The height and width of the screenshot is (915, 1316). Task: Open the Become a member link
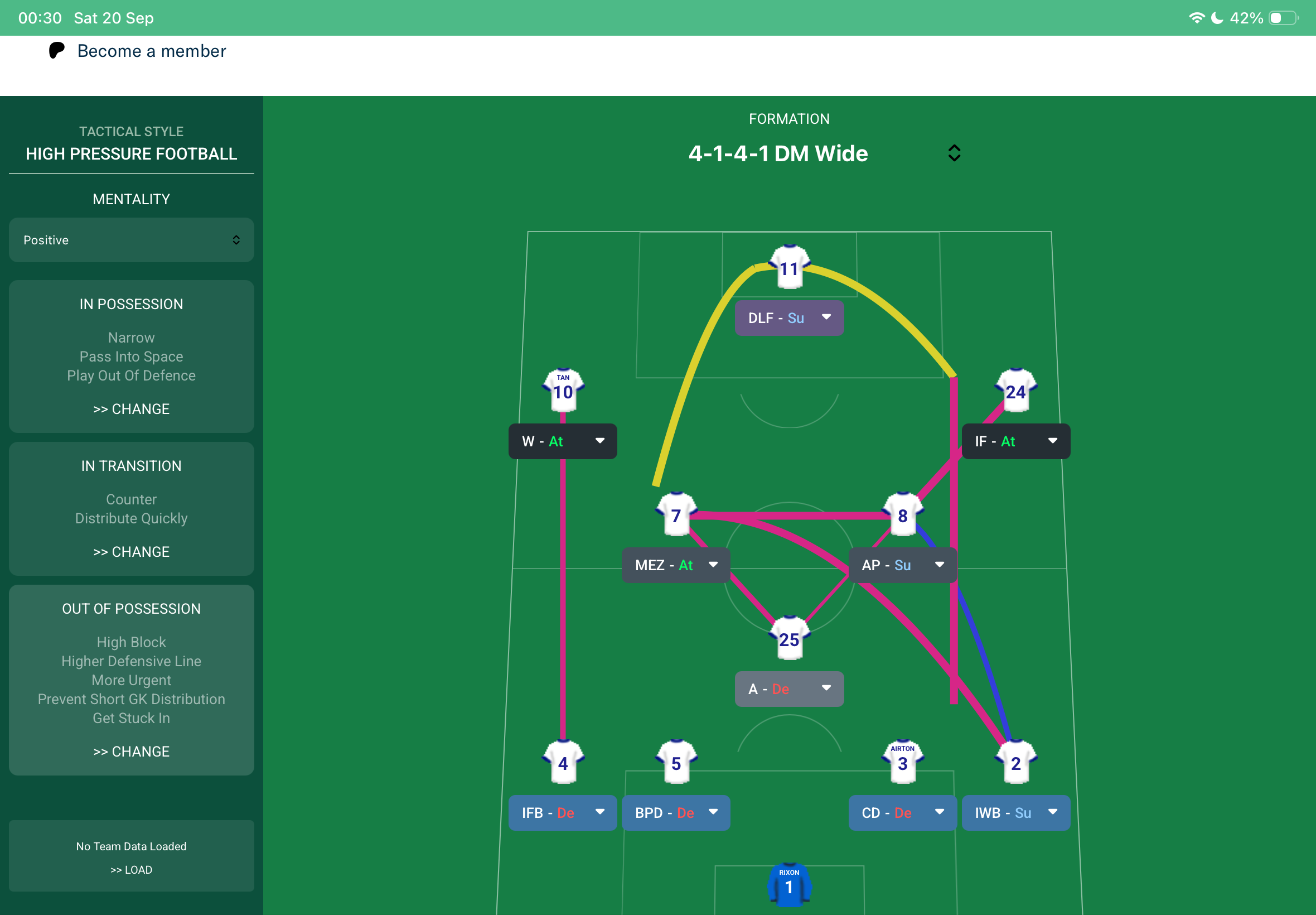point(151,51)
